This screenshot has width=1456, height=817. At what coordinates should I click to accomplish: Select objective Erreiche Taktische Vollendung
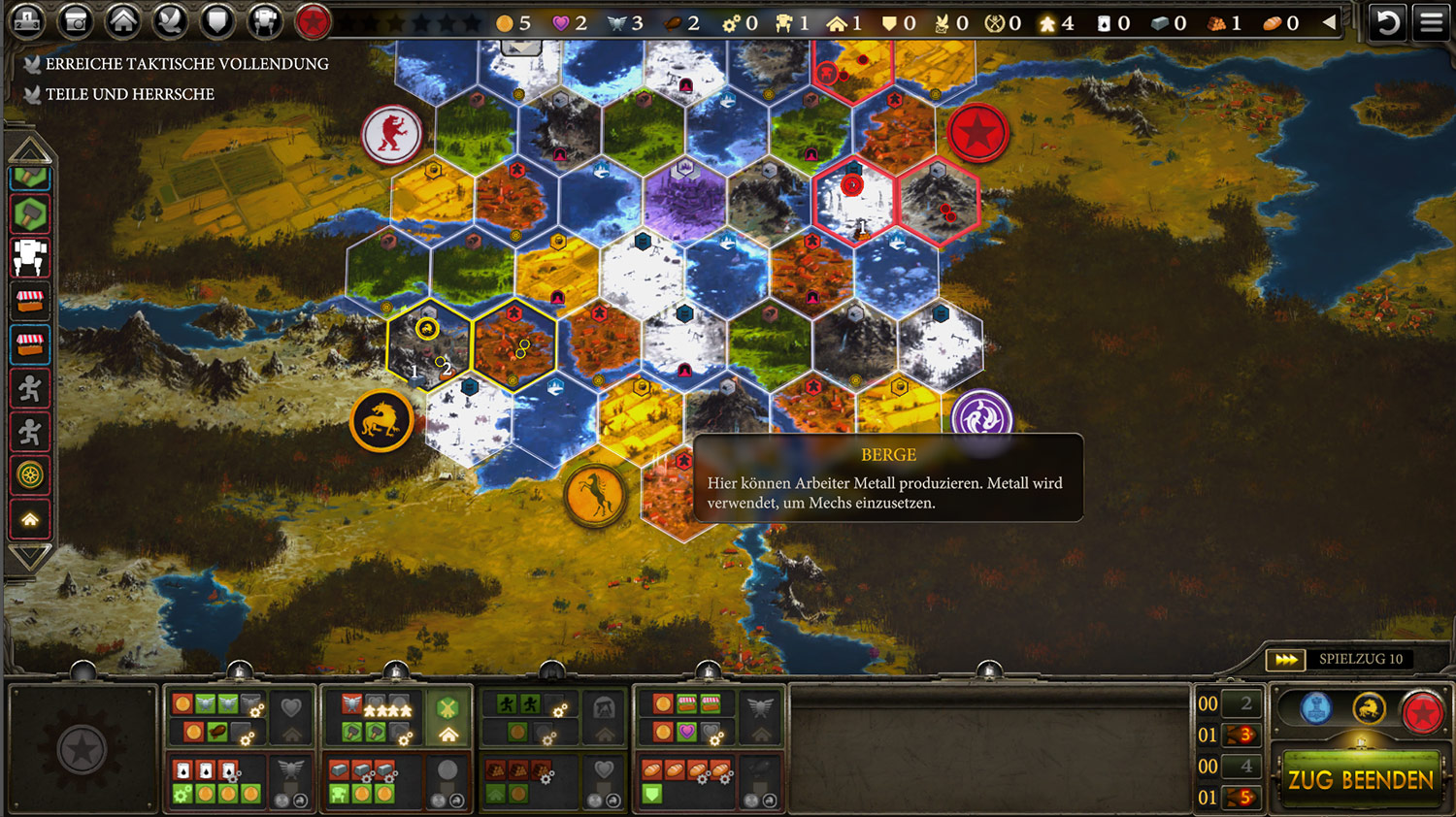186,64
